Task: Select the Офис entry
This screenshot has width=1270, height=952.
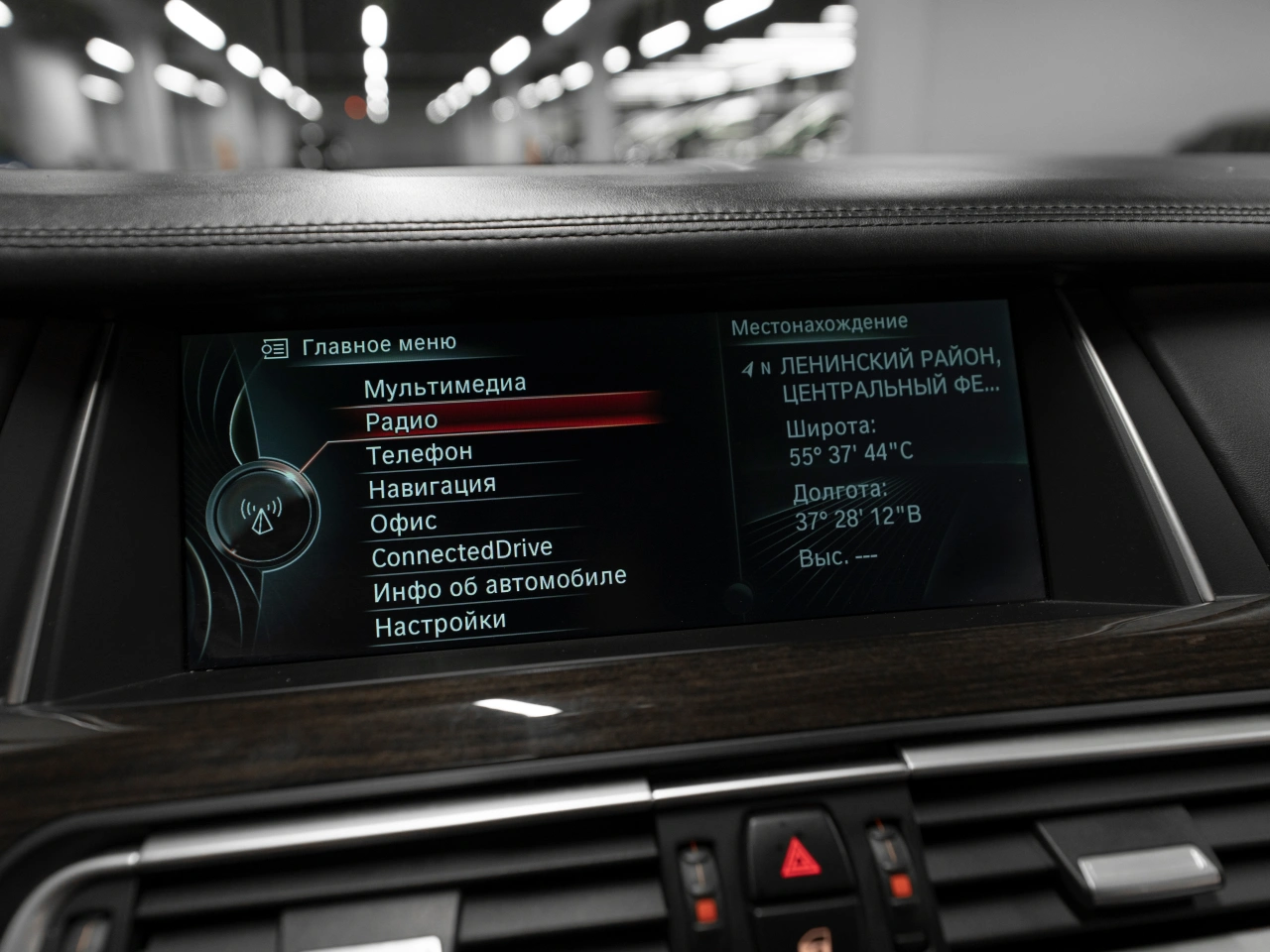Action: coord(403,522)
